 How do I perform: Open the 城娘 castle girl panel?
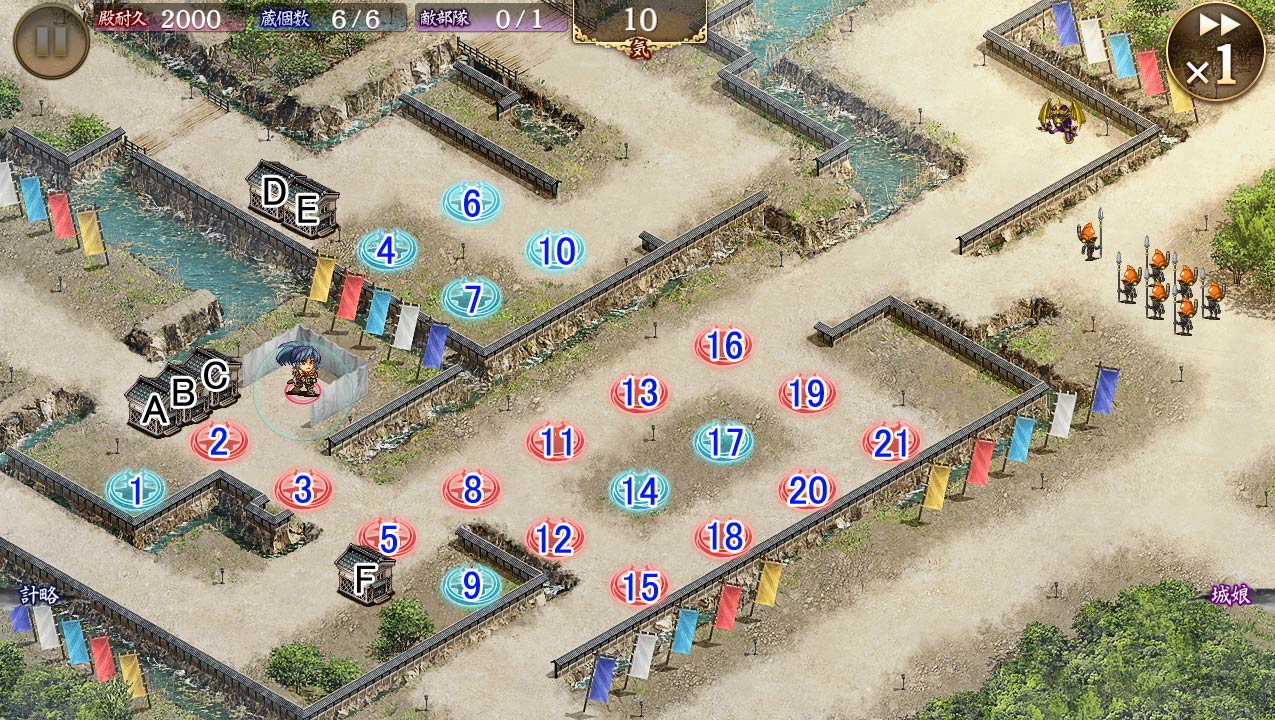coord(1232,595)
